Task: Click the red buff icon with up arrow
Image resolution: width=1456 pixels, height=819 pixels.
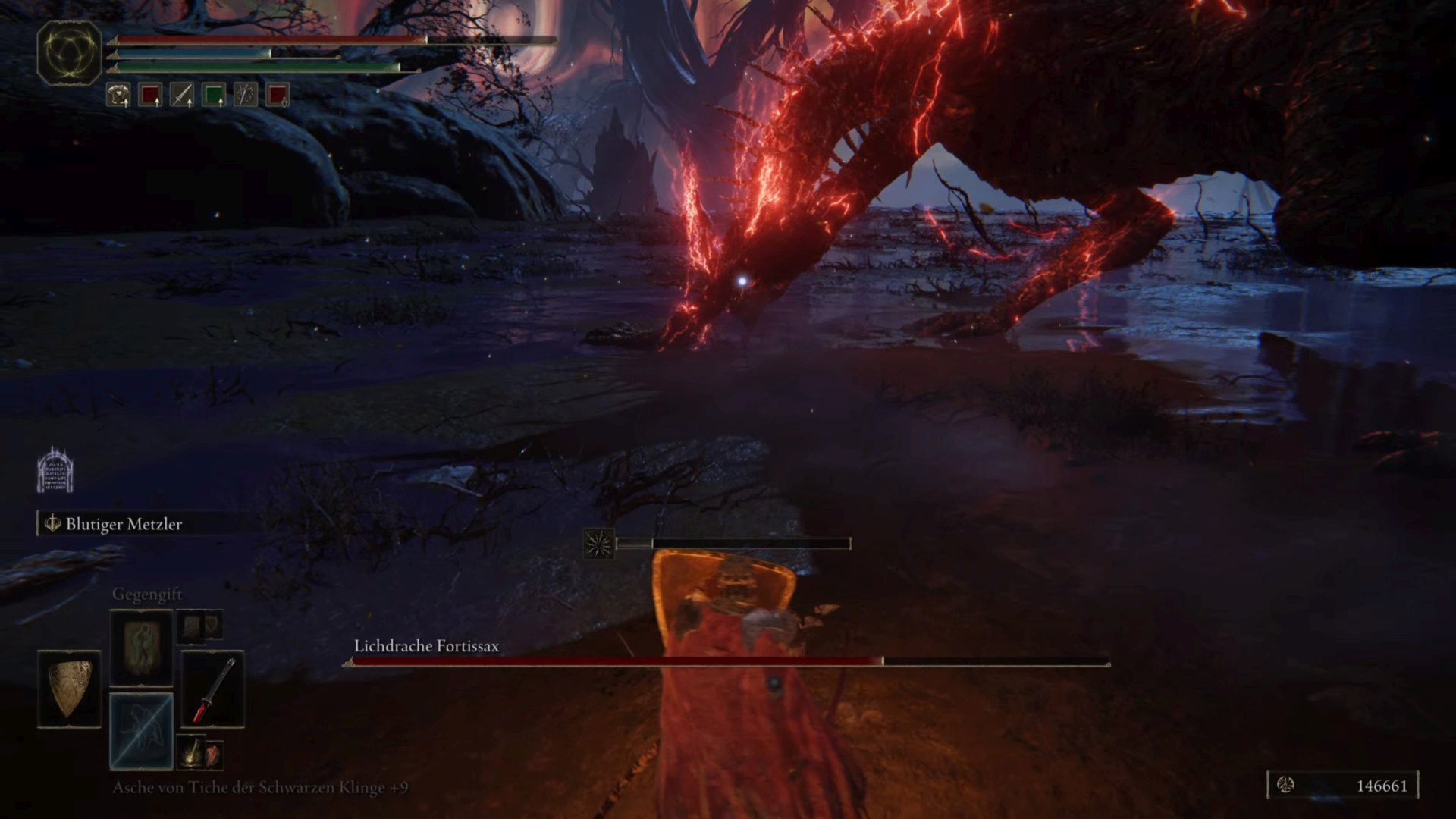Action: 150,95
